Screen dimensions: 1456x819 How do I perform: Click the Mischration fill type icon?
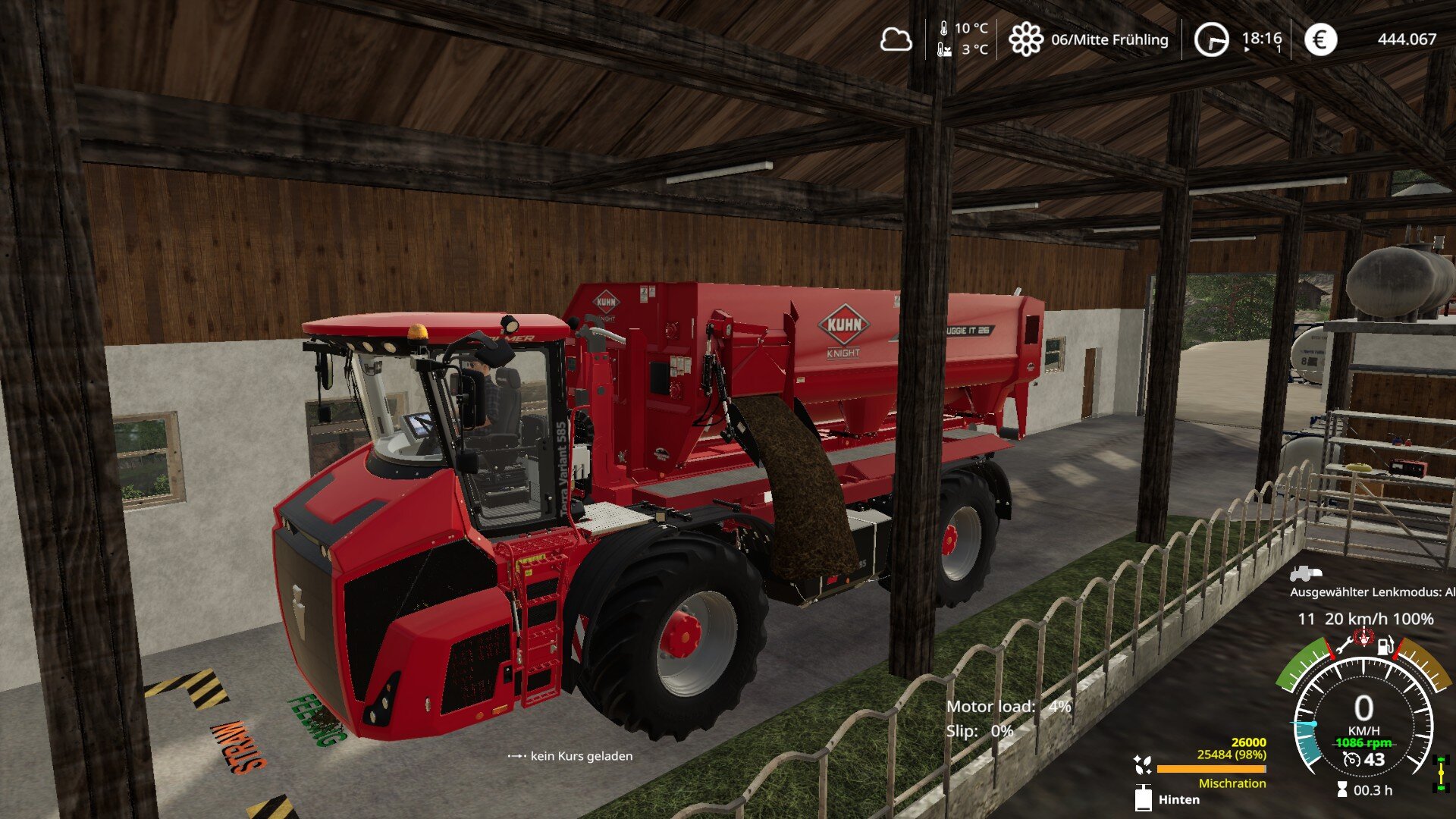coord(1143,765)
